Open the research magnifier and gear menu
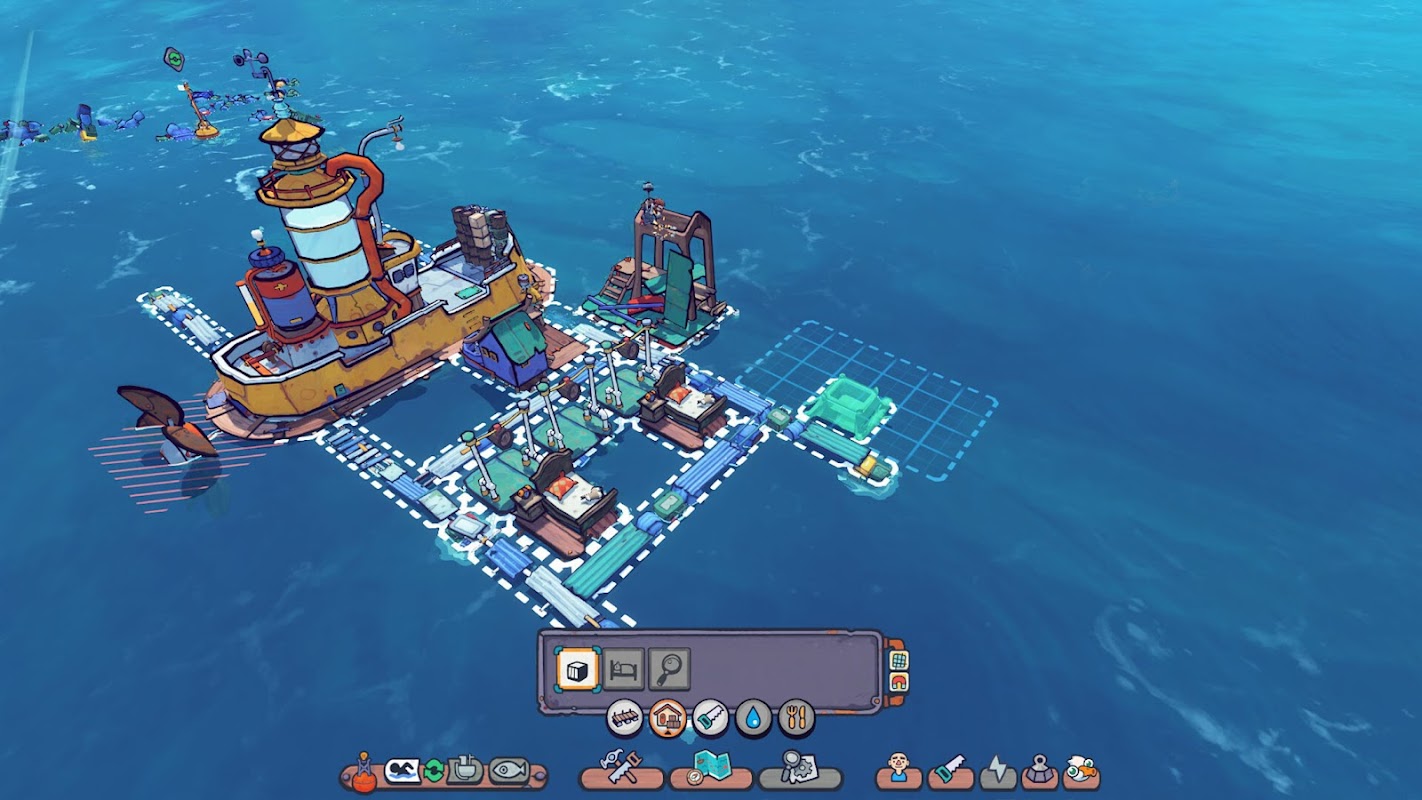Screen dimensions: 1422x800 point(799,769)
